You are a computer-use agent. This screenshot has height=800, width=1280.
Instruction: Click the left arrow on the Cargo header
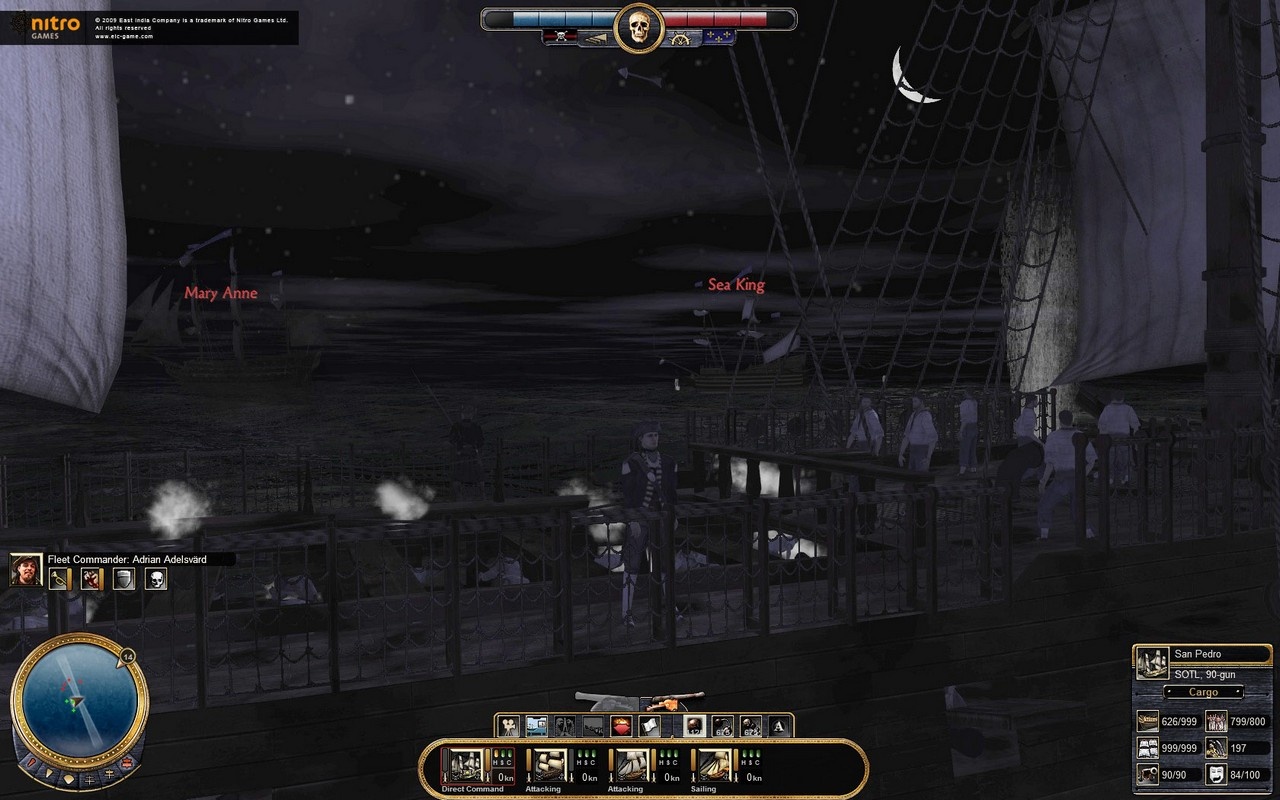coord(1169,692)
